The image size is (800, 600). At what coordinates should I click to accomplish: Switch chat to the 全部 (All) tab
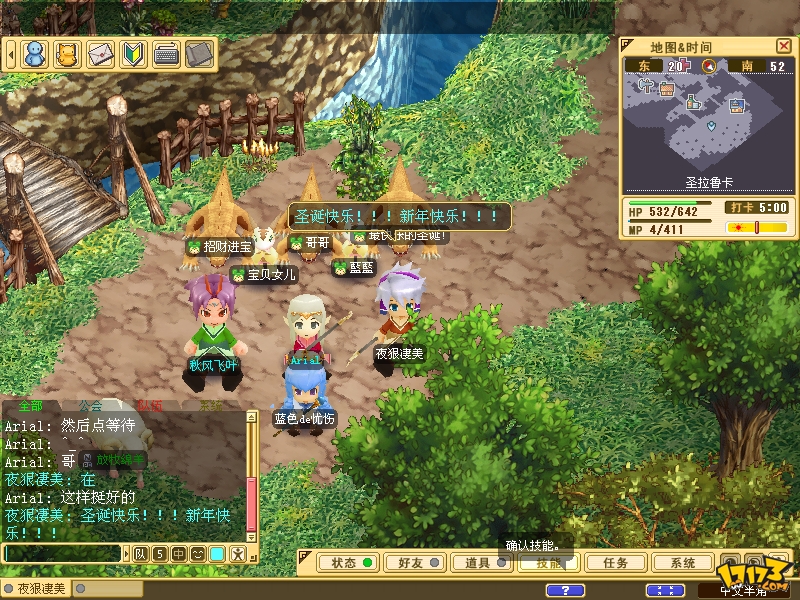click(x=30, y=406)
